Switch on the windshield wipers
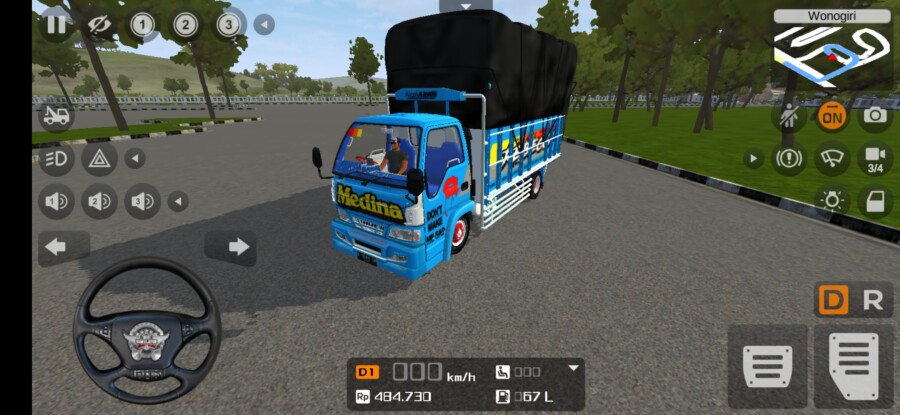Screen dimensions: 900x415 (832, 158)
